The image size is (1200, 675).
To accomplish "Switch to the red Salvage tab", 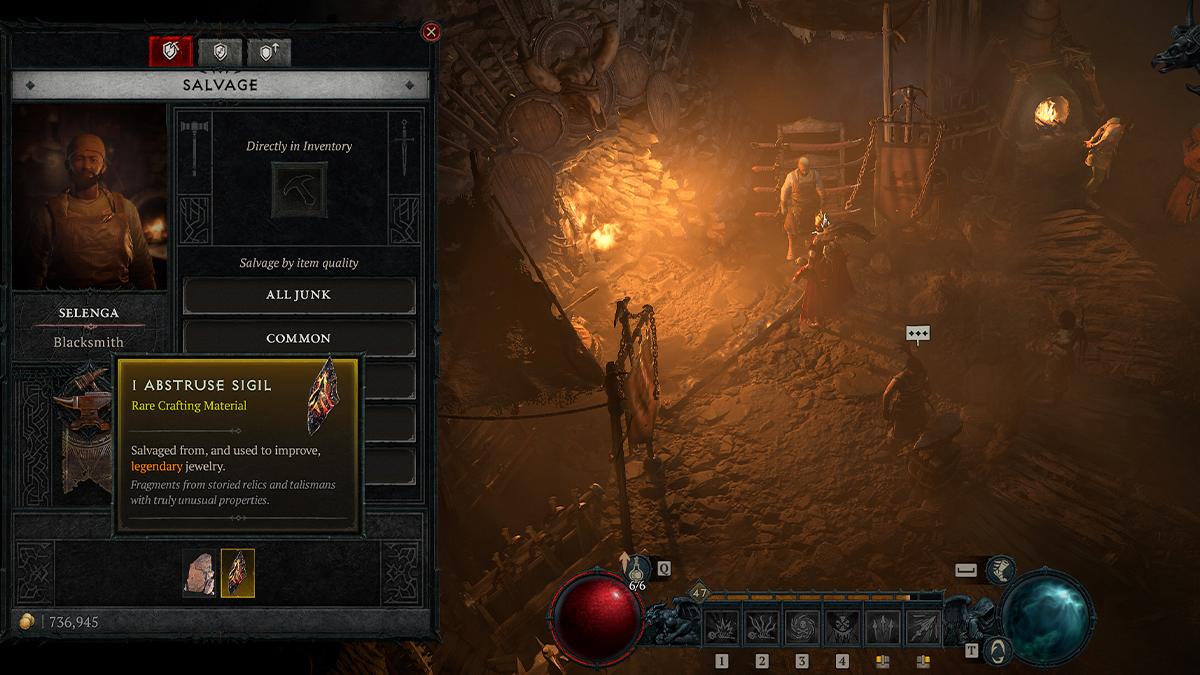I will (170, 52).
